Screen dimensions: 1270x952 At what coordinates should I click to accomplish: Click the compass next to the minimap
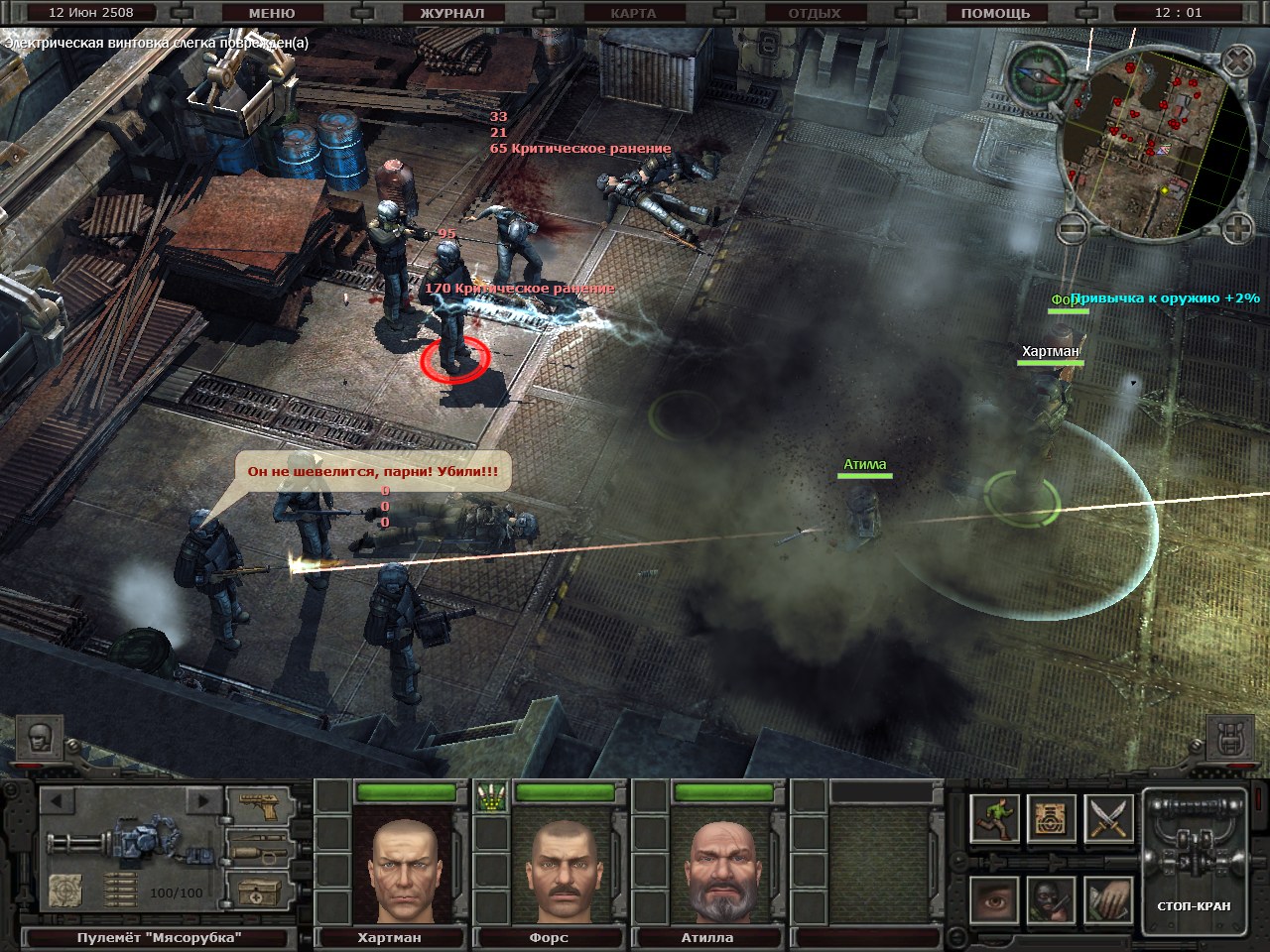click(x=1037, y=71)
